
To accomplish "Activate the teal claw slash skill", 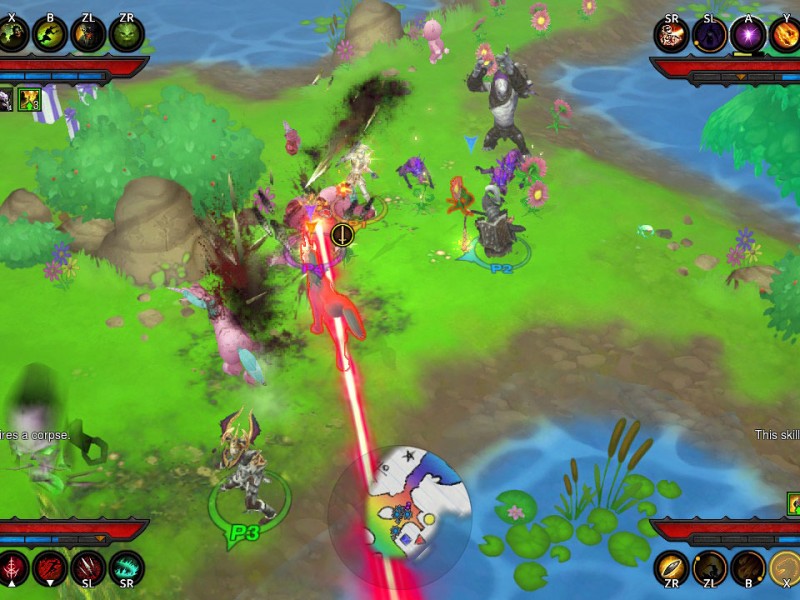I will click(x=127, y=569).
